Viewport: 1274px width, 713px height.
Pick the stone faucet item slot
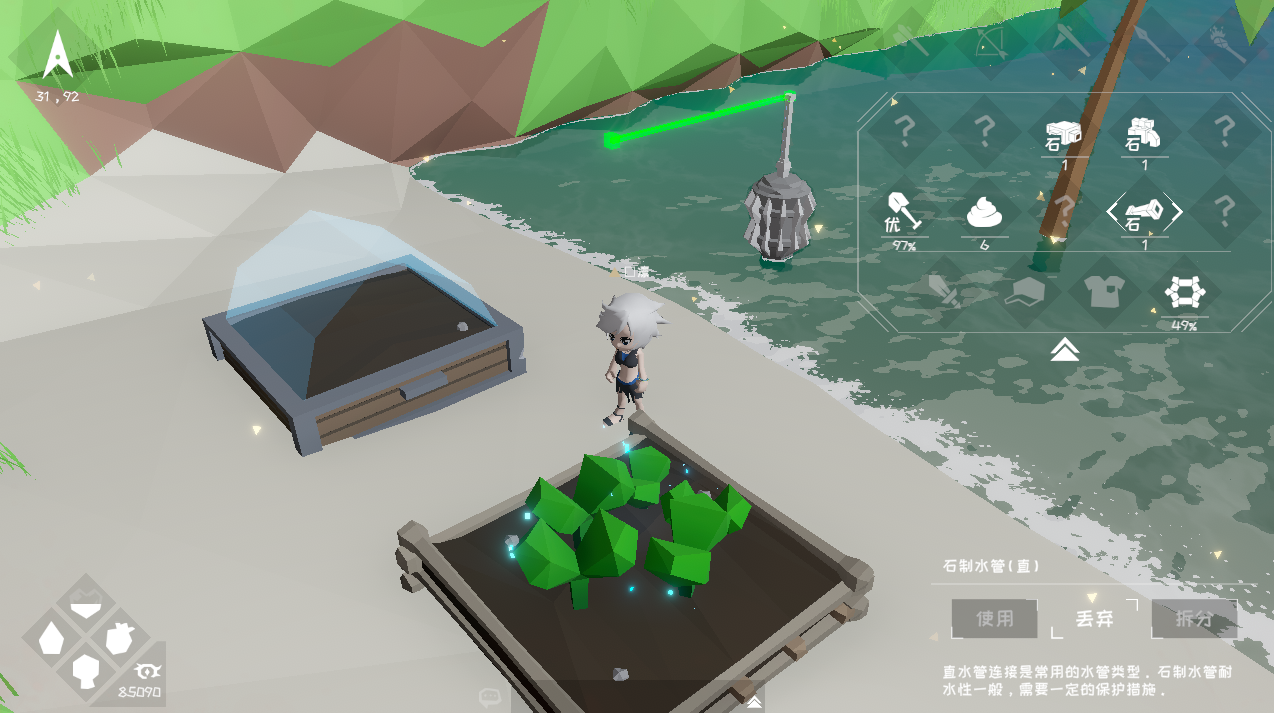pos(1144,132)
